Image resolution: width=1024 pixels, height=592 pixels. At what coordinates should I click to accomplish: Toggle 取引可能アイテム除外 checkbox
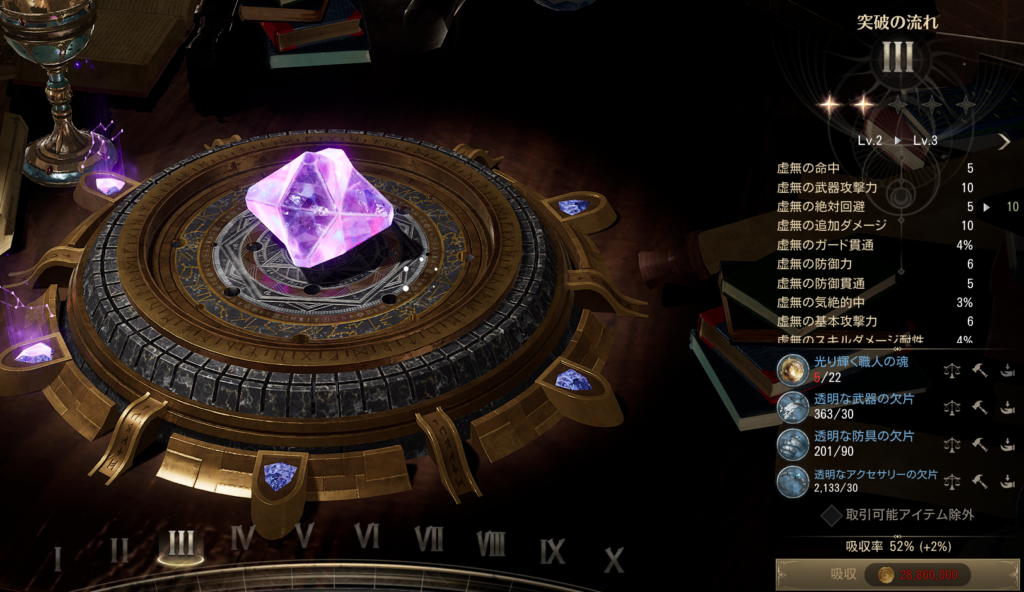point(831,515)
